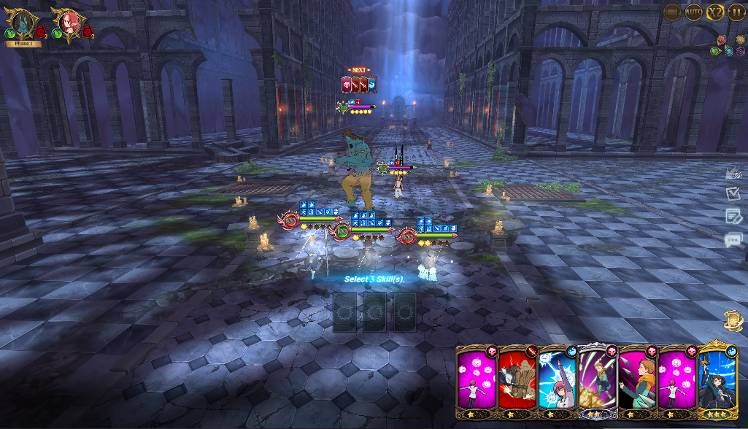Pick the silver-framed two-star skill card
748x429 pixels.
point(596,382)
